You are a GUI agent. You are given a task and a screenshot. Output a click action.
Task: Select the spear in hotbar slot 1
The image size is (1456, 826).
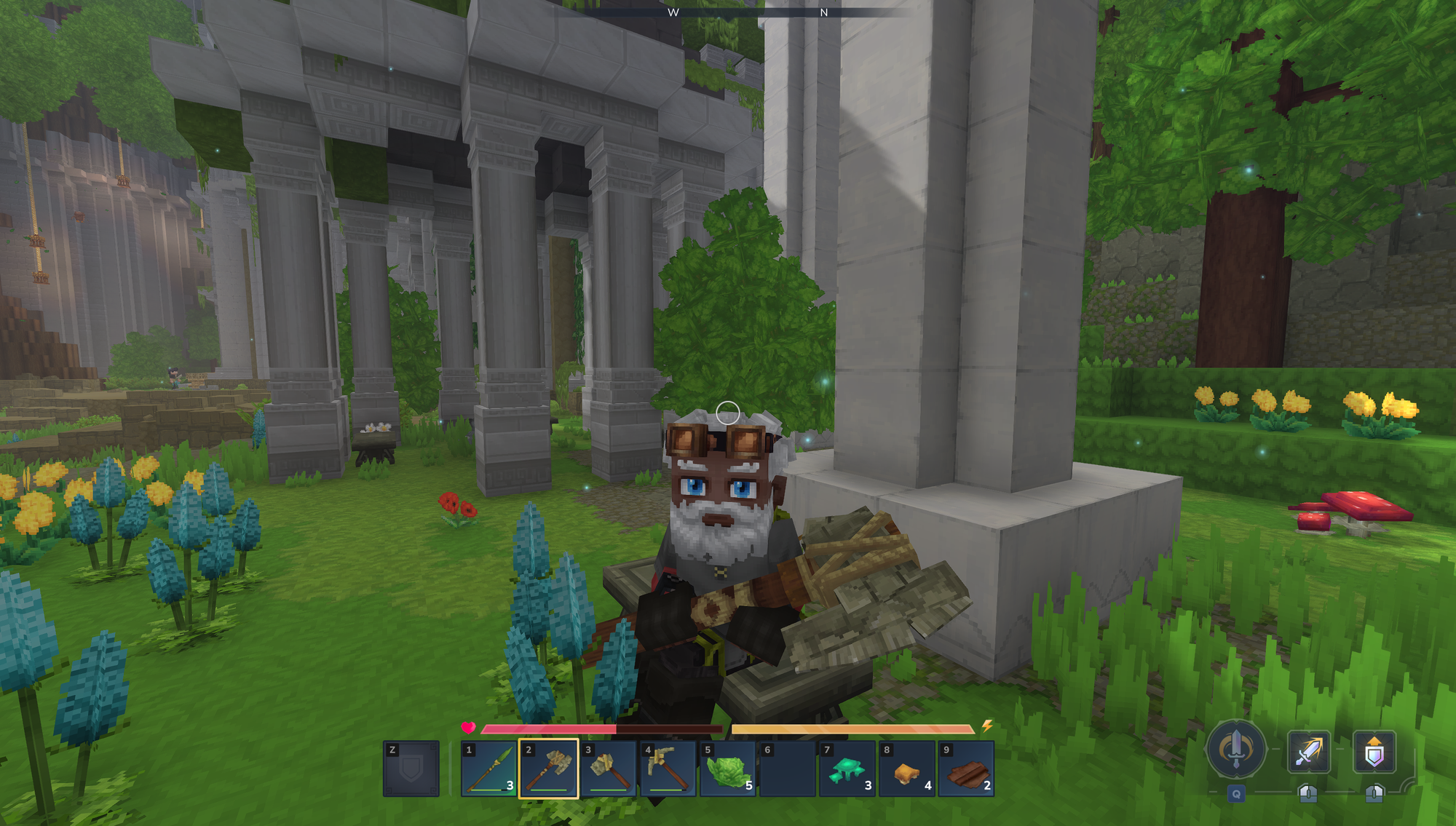point(489,769)
